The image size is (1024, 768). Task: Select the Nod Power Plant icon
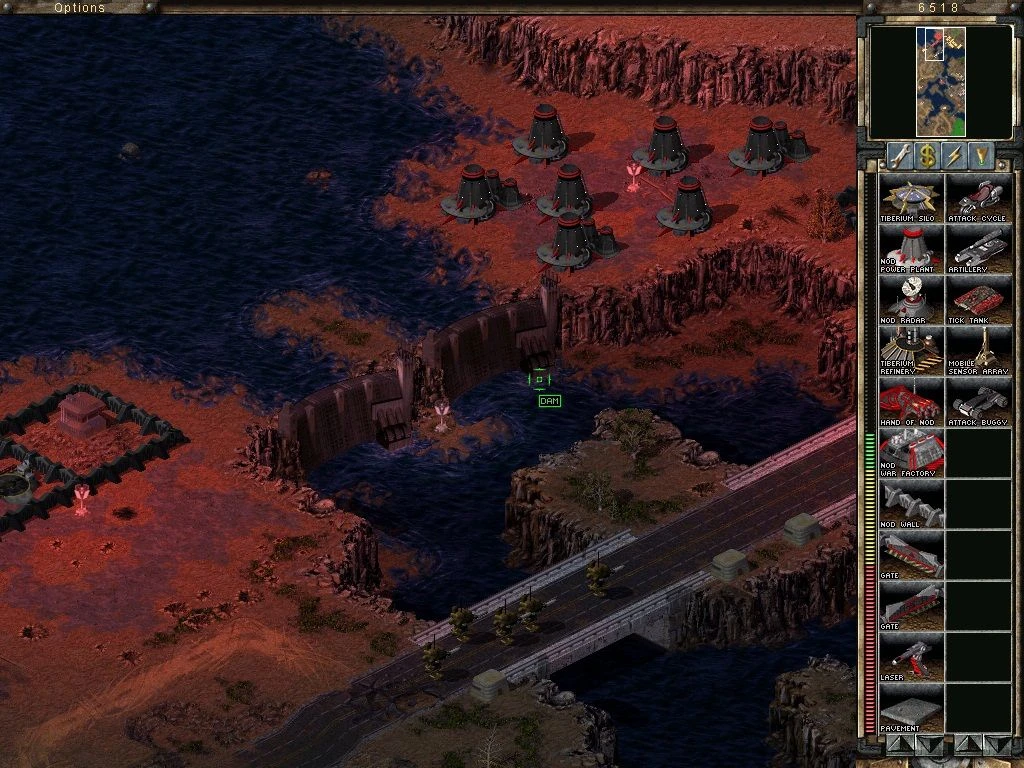(x=911, y=248)
